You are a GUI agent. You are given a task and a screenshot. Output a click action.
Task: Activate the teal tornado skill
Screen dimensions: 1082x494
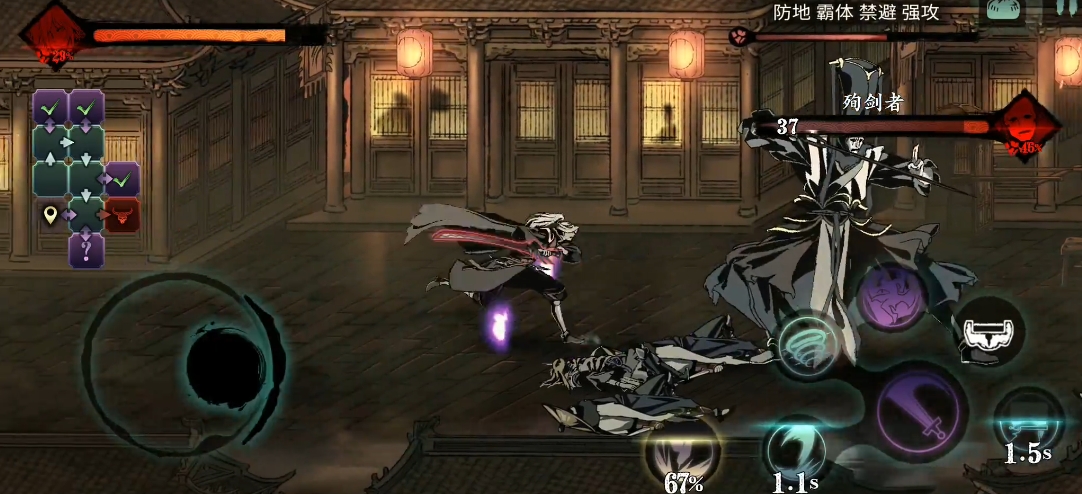(x=807, y=343)
